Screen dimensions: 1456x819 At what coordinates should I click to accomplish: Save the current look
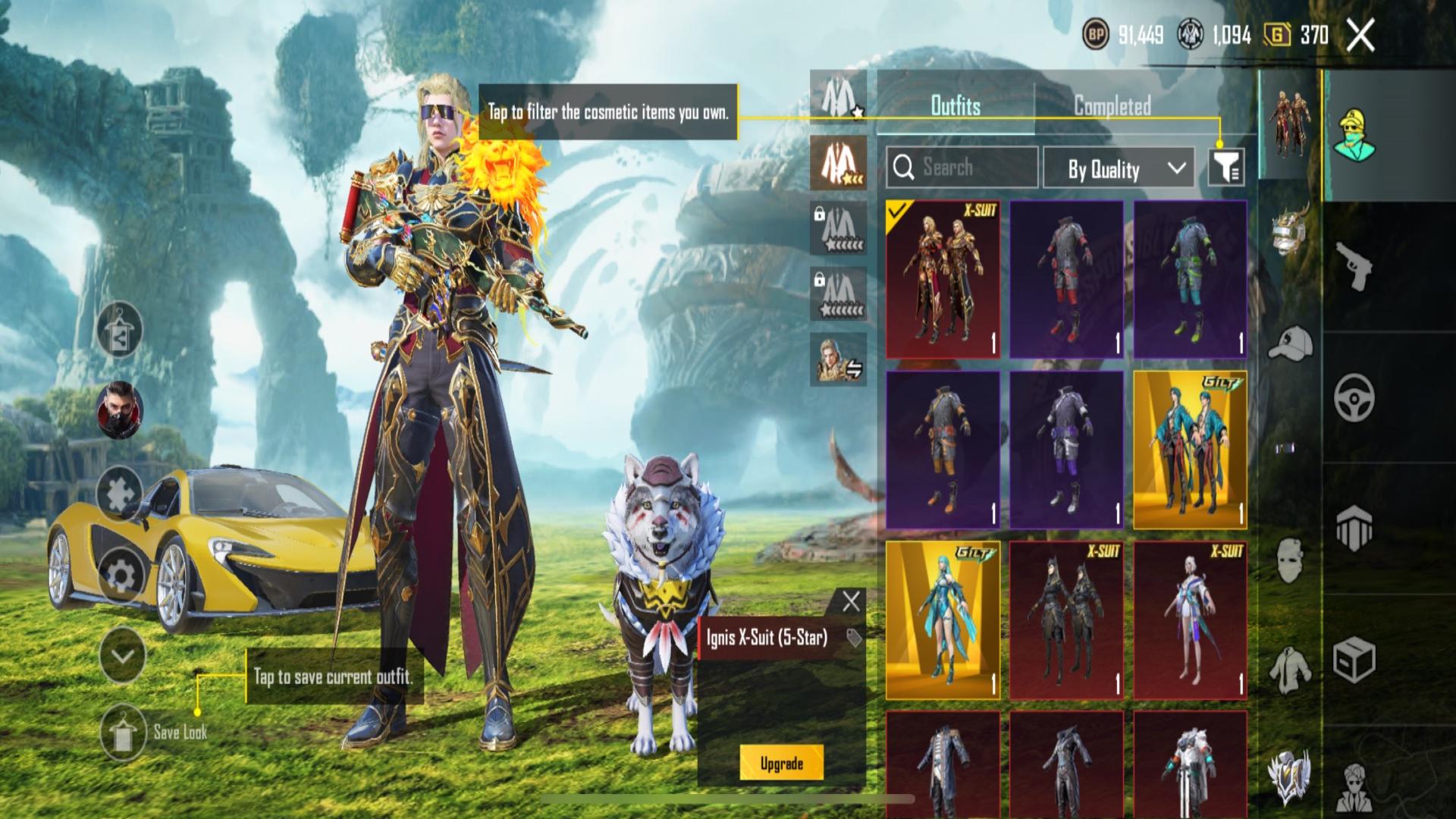pyautogui.click(x=123, y=731)
